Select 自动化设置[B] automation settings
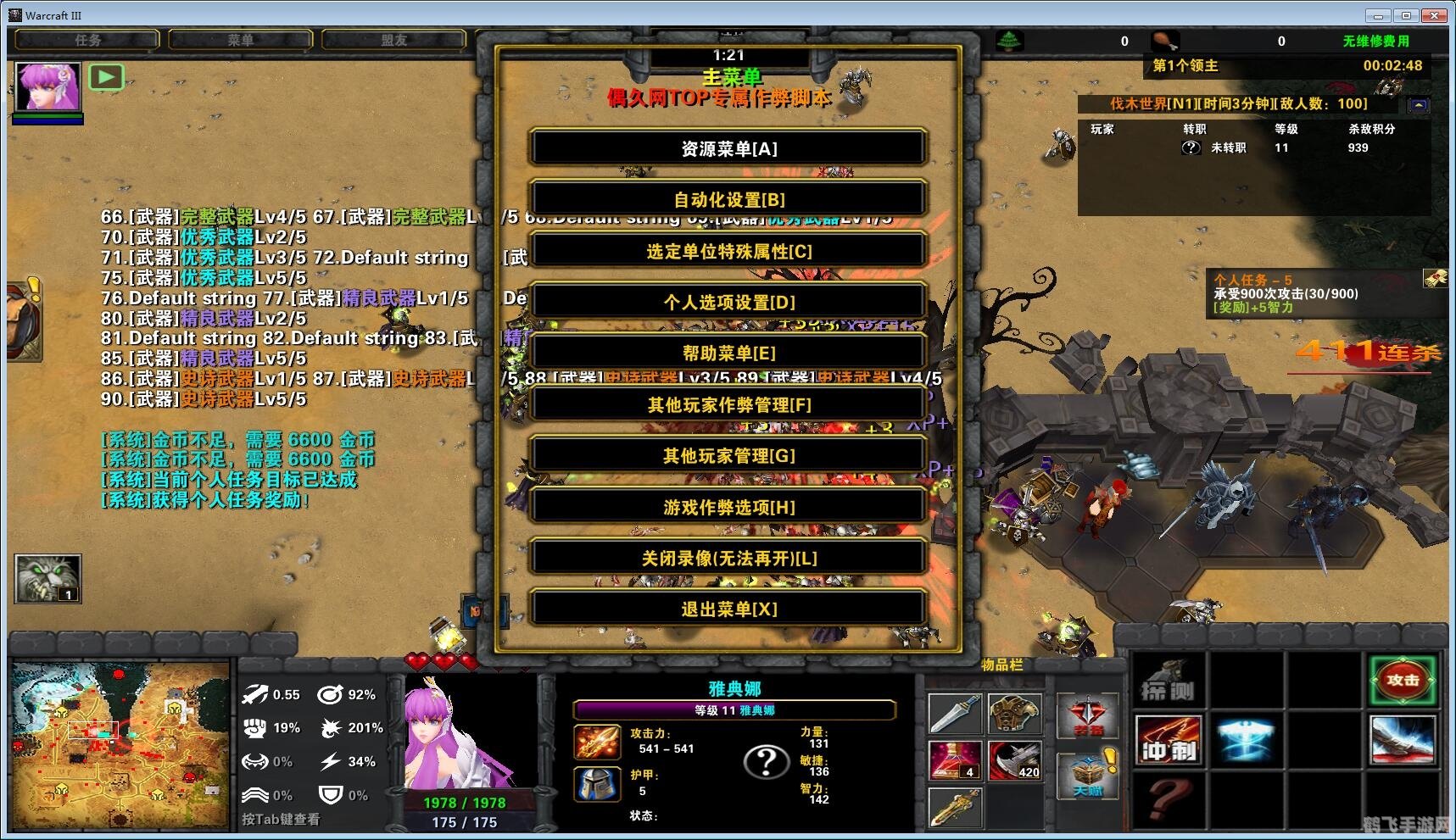Viewport: 1456px width, 840px height. coord(728,199)
